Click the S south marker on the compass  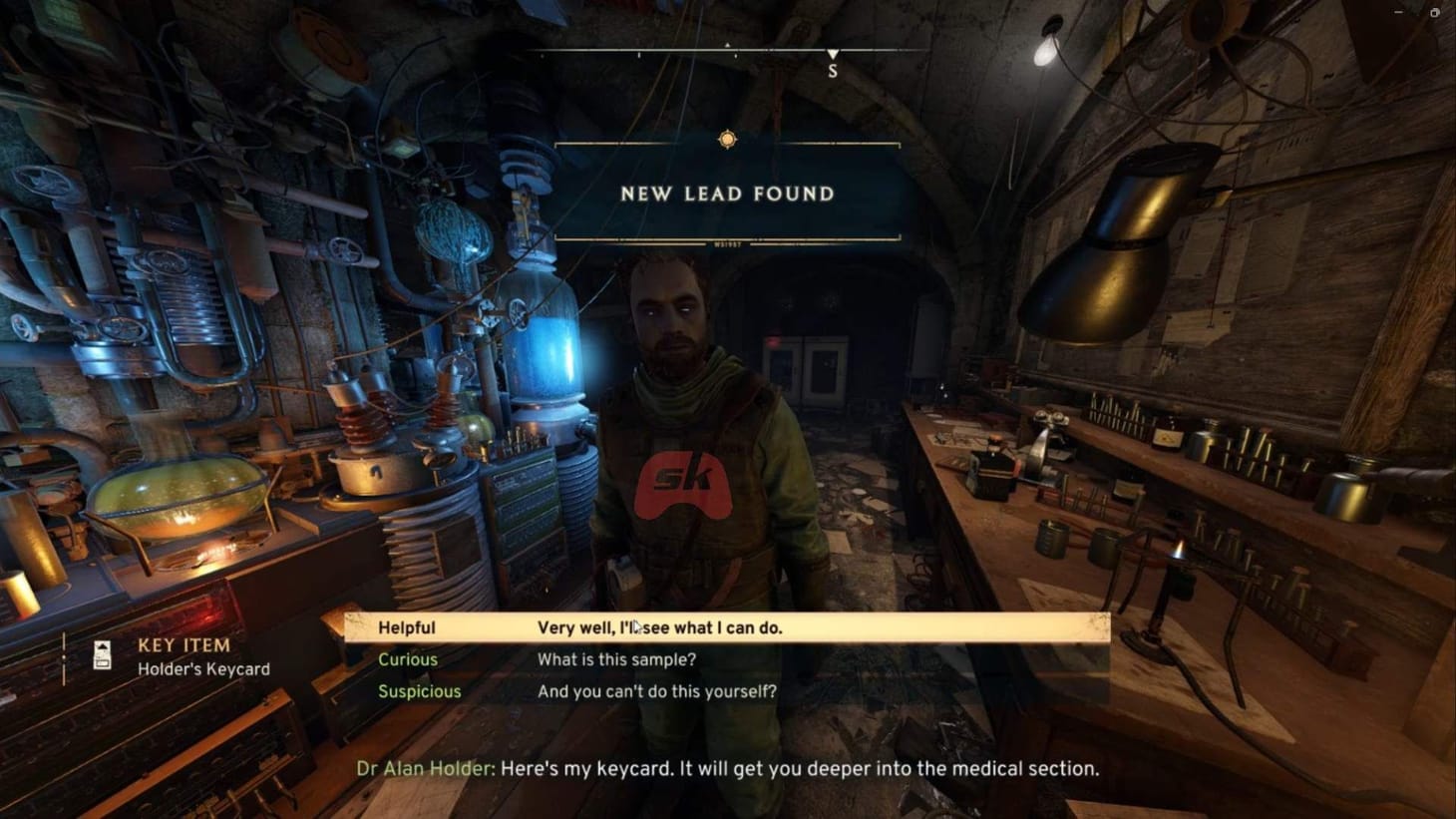833,70
